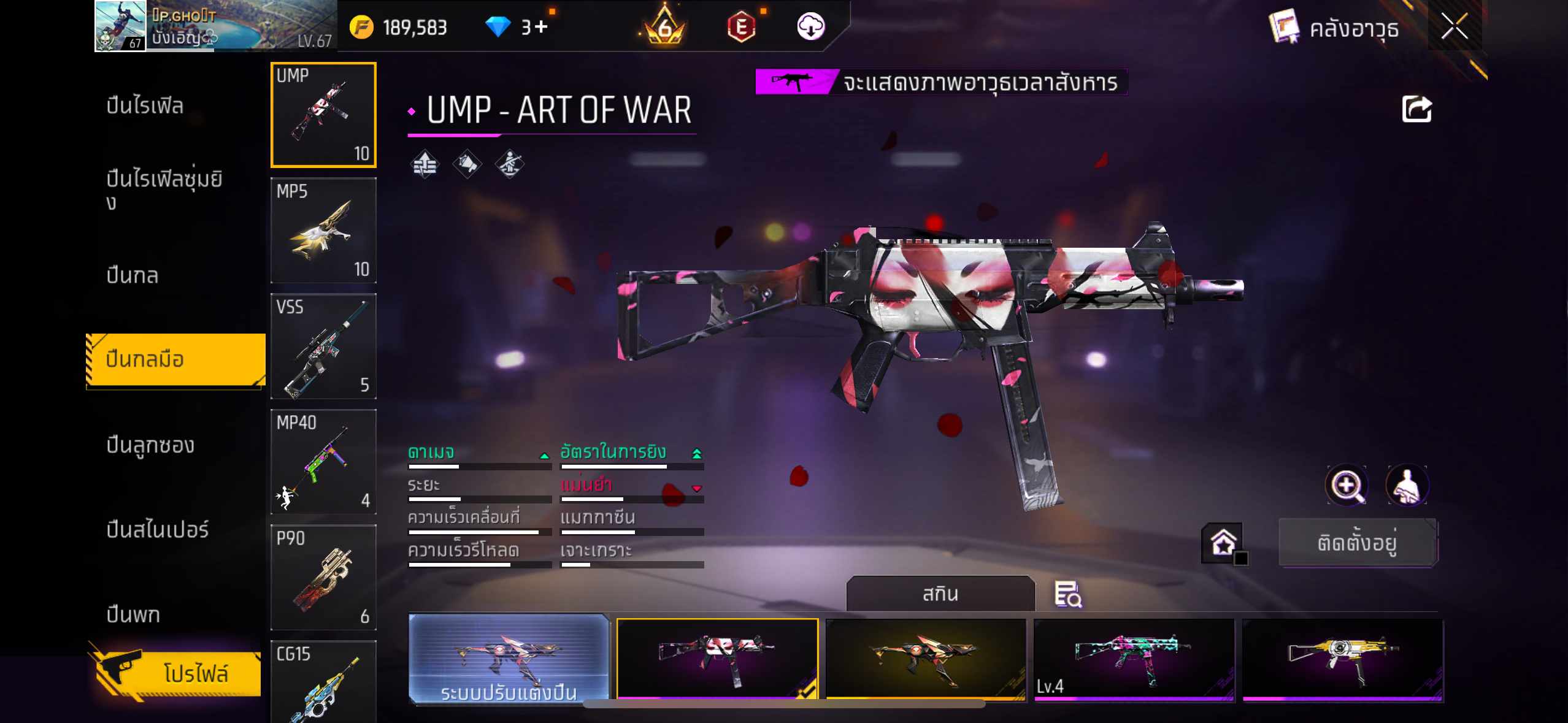This screenshot has width=1568, height=723.
Task: Open the ระบบปรับแต่งปืน customization tile
Action: [x=509, y=659]
